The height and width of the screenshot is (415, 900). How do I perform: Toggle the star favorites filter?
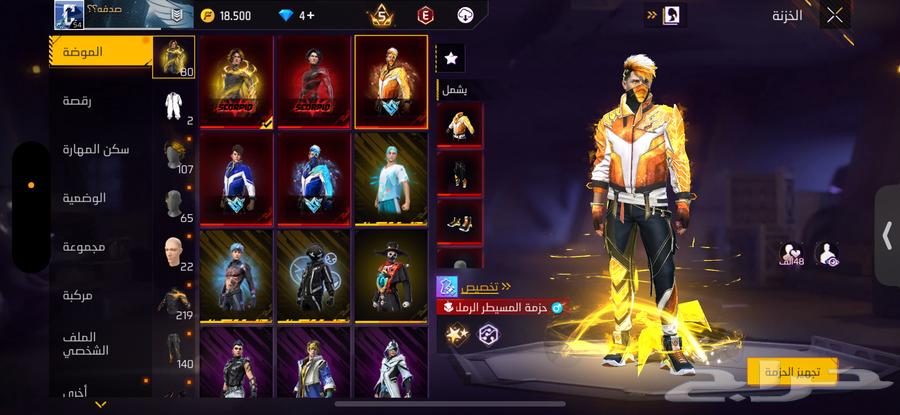[x=451, y=59]
